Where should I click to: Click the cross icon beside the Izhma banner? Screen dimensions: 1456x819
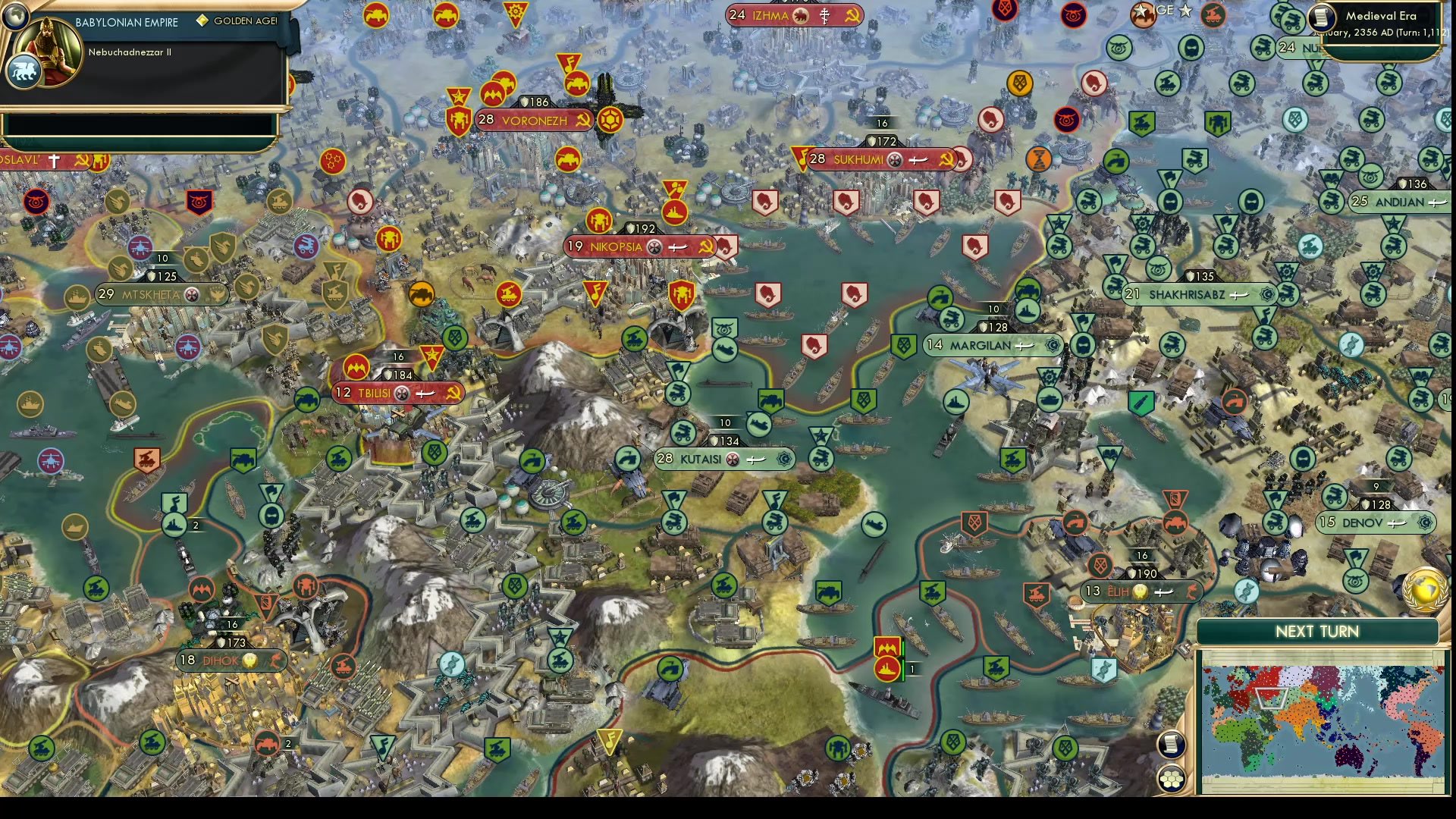point(827,15)
